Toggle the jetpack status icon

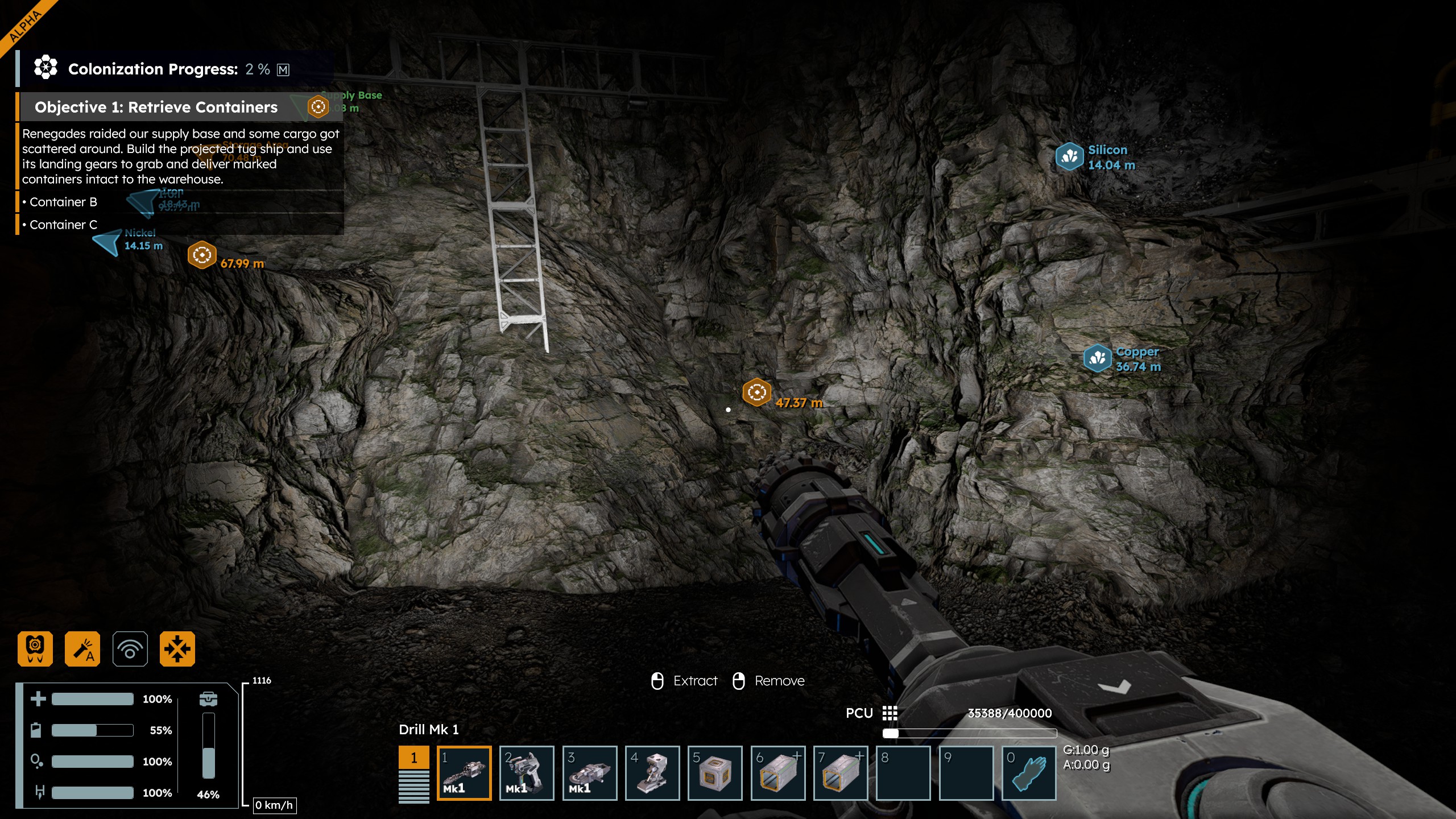point(35,648)
